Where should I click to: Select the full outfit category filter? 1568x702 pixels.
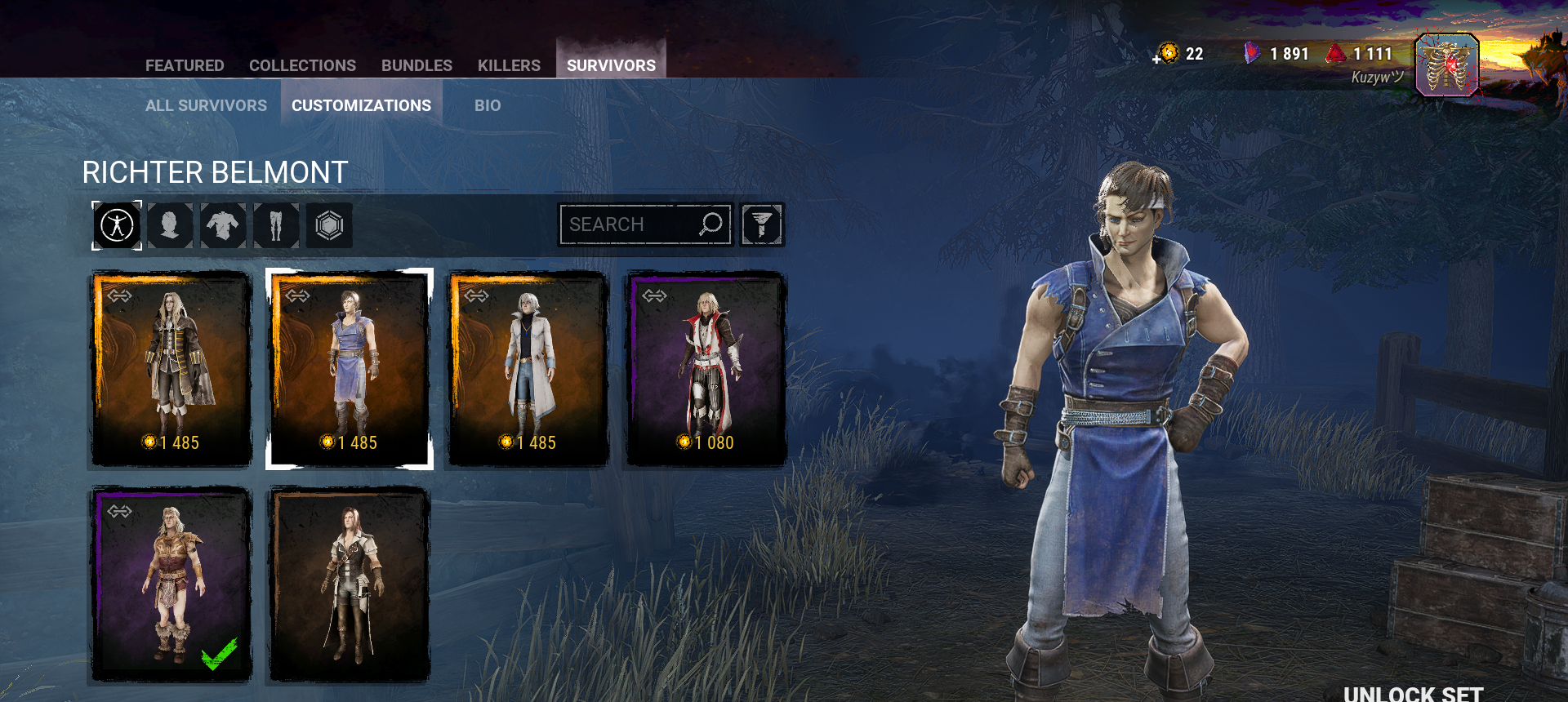coord(117,225)
